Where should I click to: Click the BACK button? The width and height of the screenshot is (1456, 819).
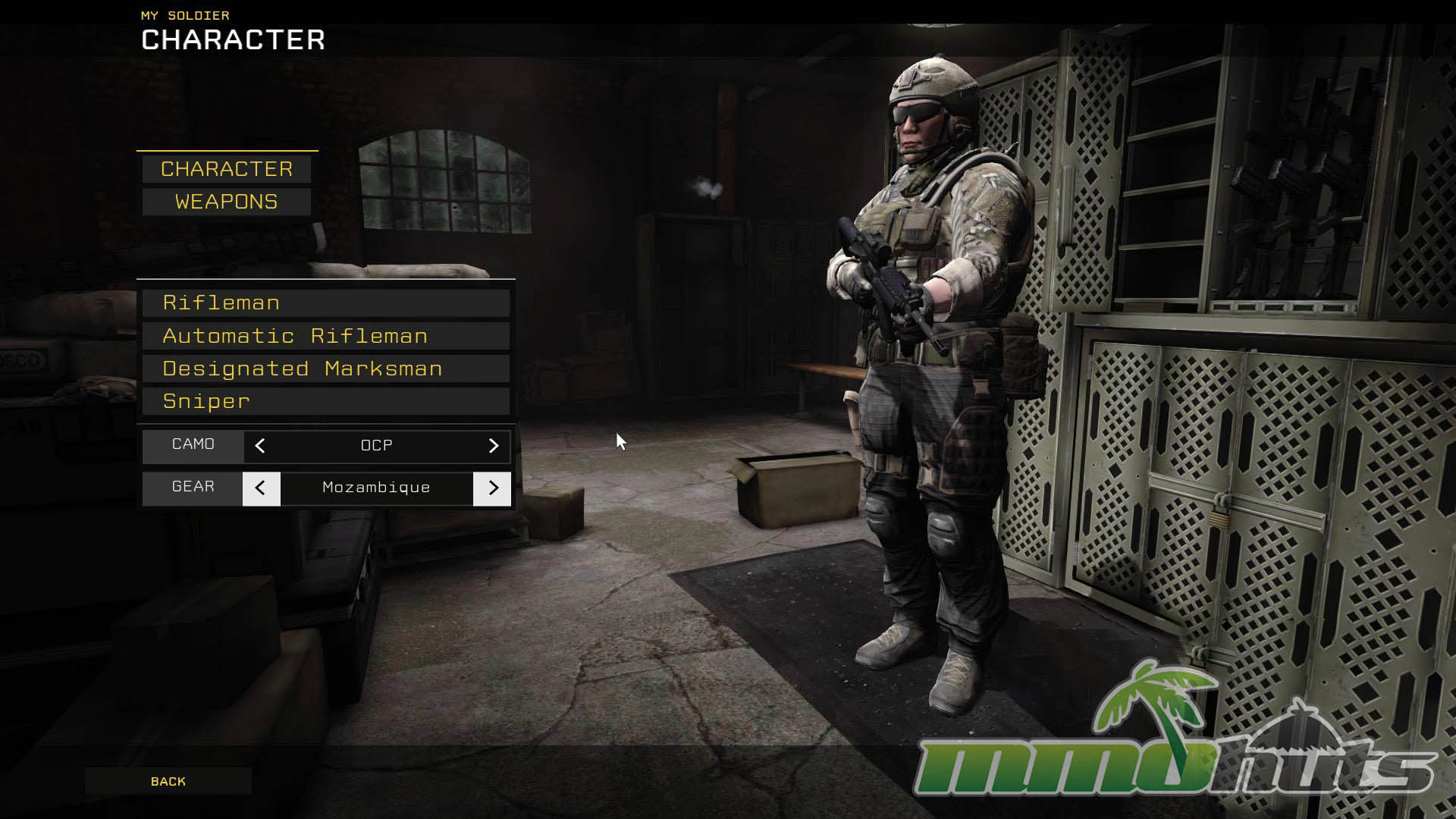click(168, 781)
